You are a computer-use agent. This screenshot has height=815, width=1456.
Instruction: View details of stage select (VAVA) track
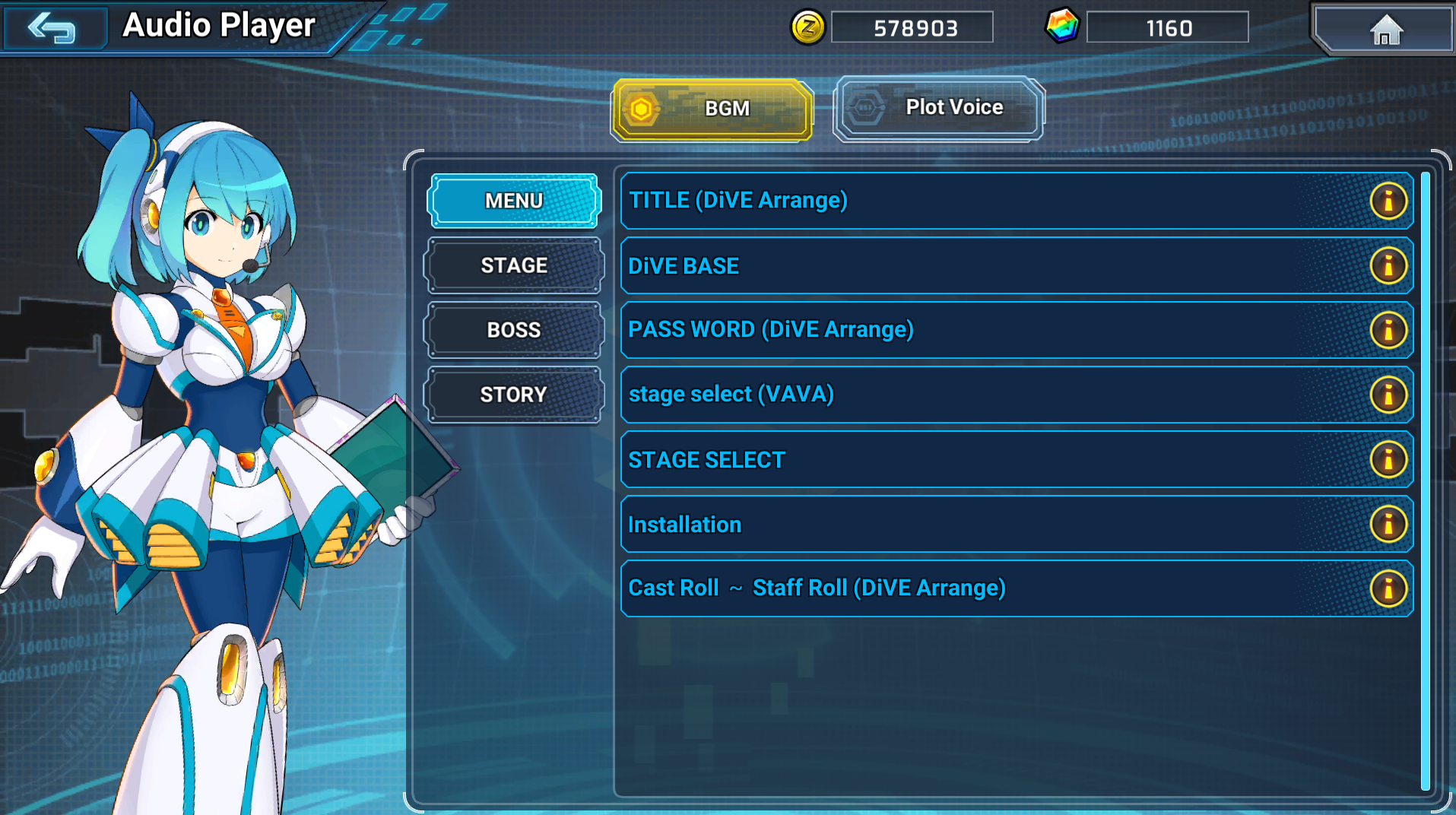1388,395
